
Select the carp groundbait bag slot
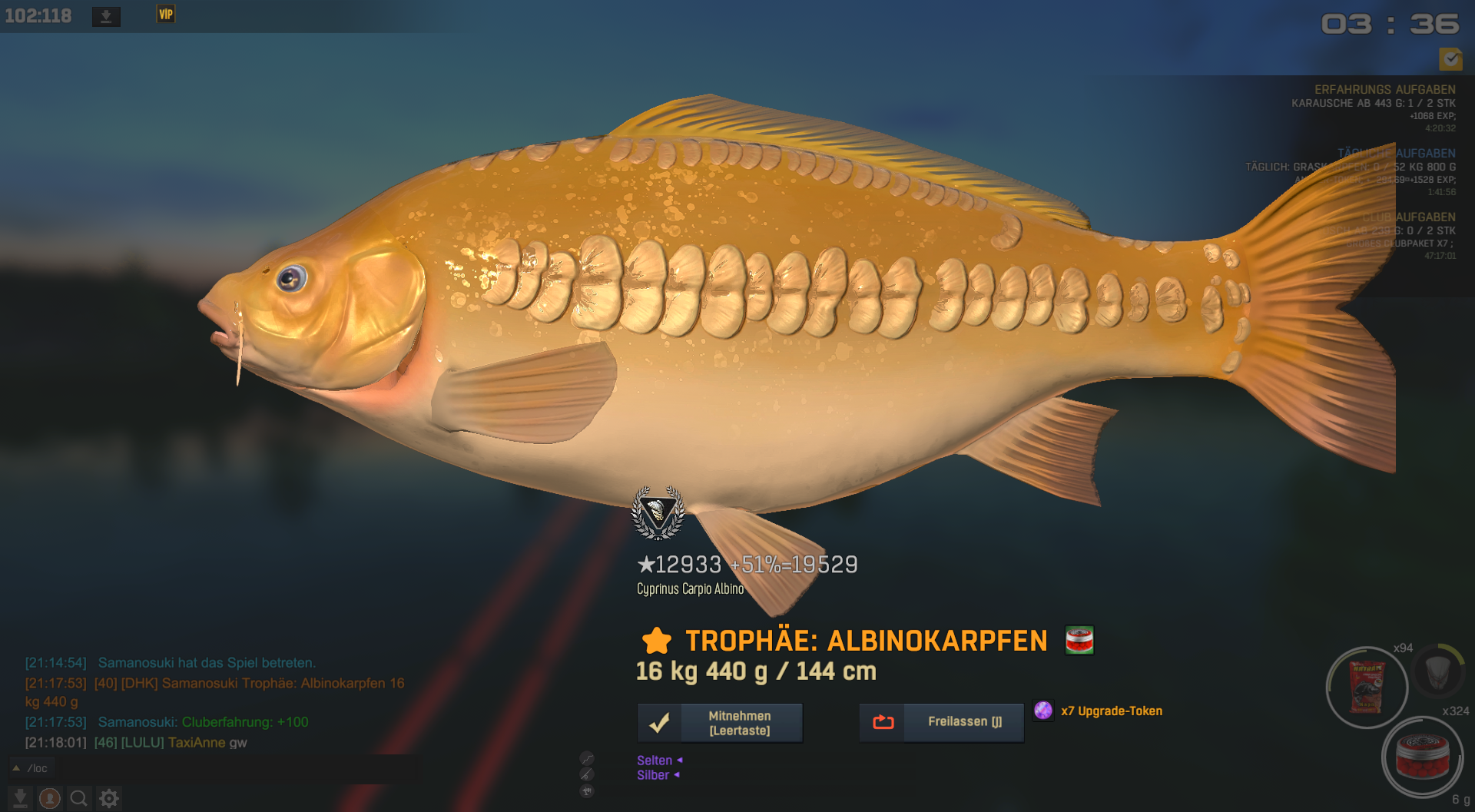point(1367,688)
